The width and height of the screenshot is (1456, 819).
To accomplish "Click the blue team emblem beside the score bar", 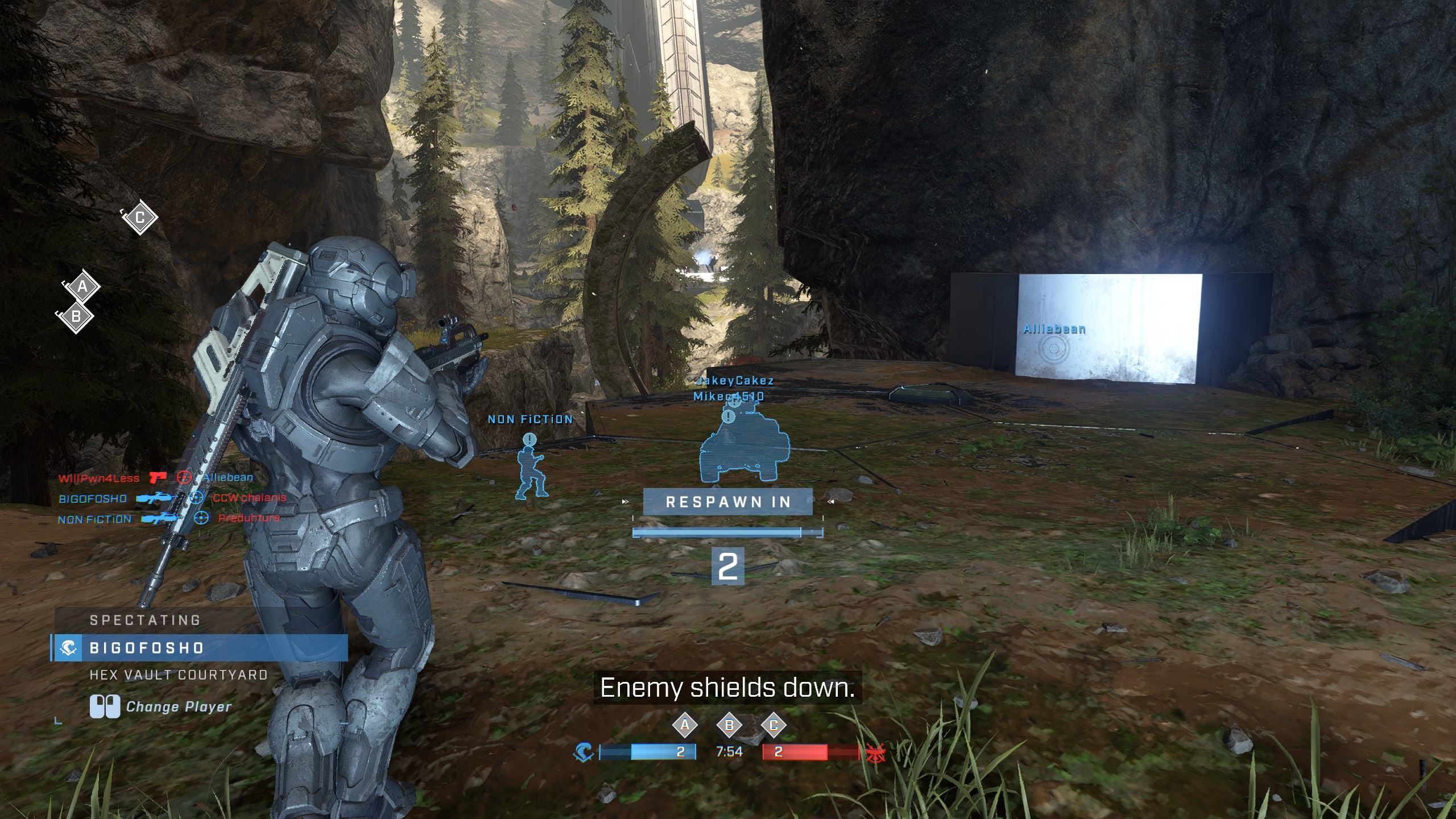I will coord(584,752).
